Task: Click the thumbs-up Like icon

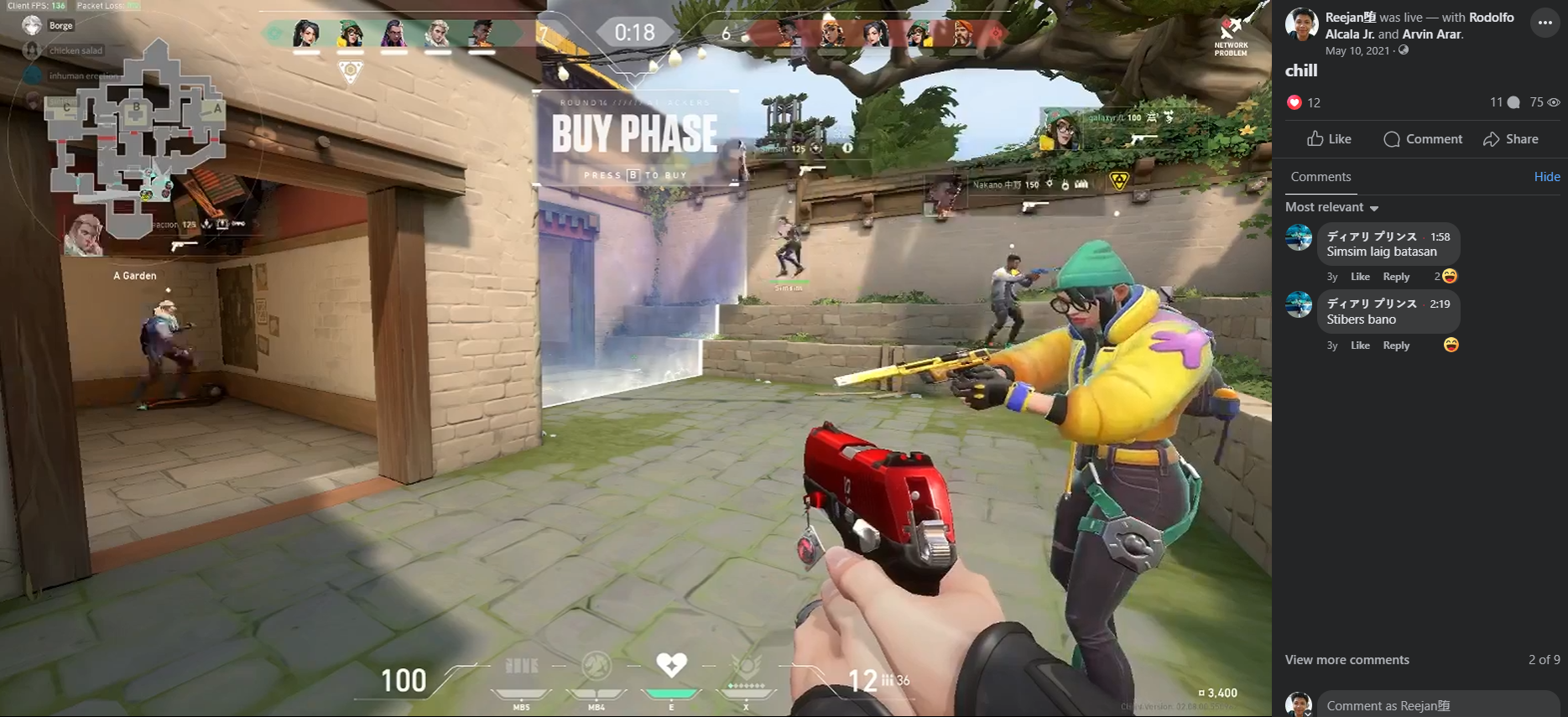Action: [x=1316, y=139]
